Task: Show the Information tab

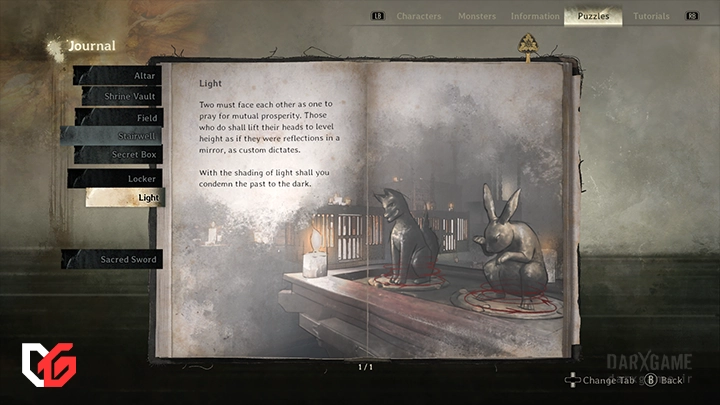Action: pos(535,16)
